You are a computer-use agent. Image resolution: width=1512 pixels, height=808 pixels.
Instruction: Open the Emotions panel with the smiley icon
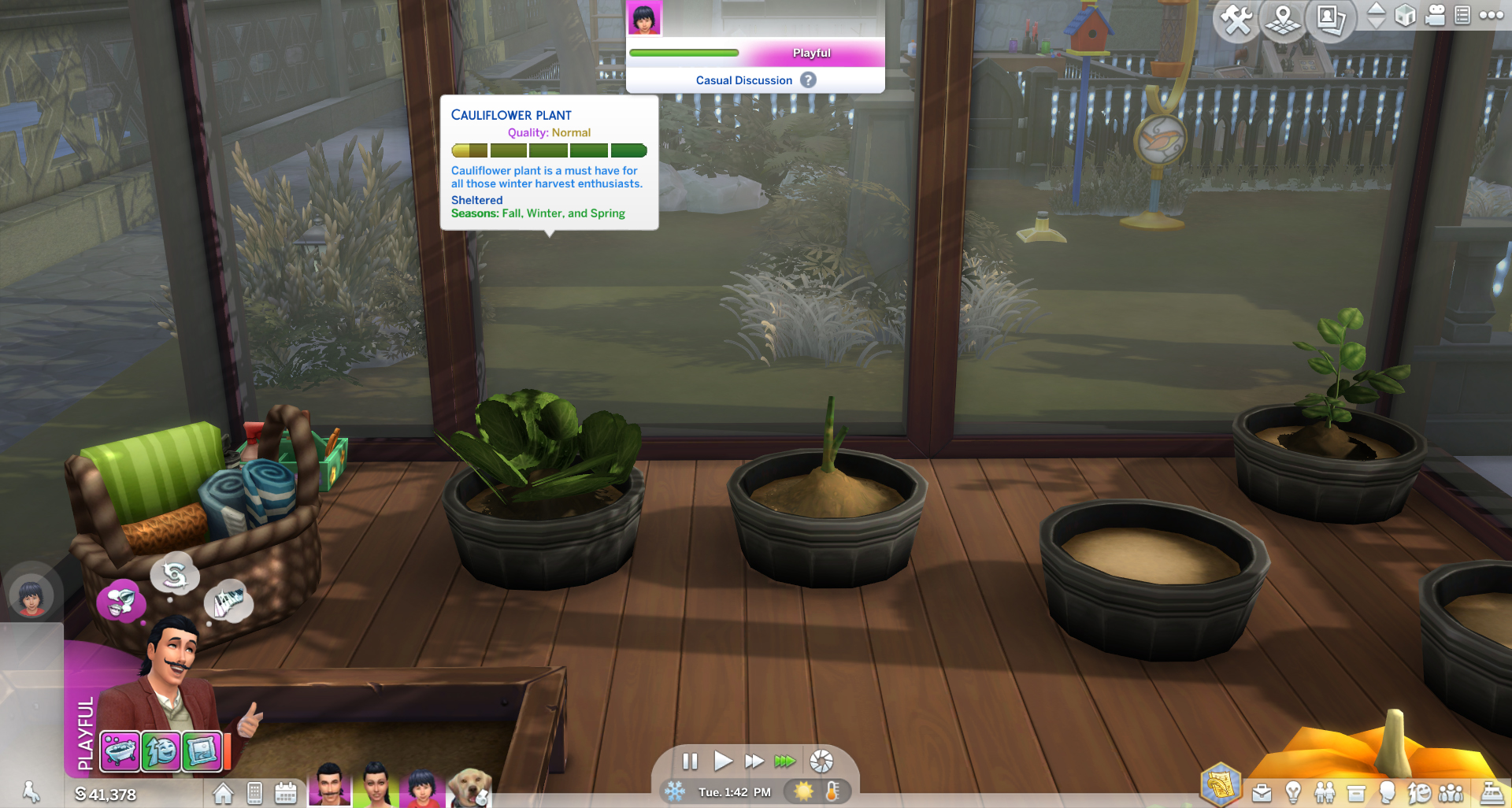click(1420, 792)
